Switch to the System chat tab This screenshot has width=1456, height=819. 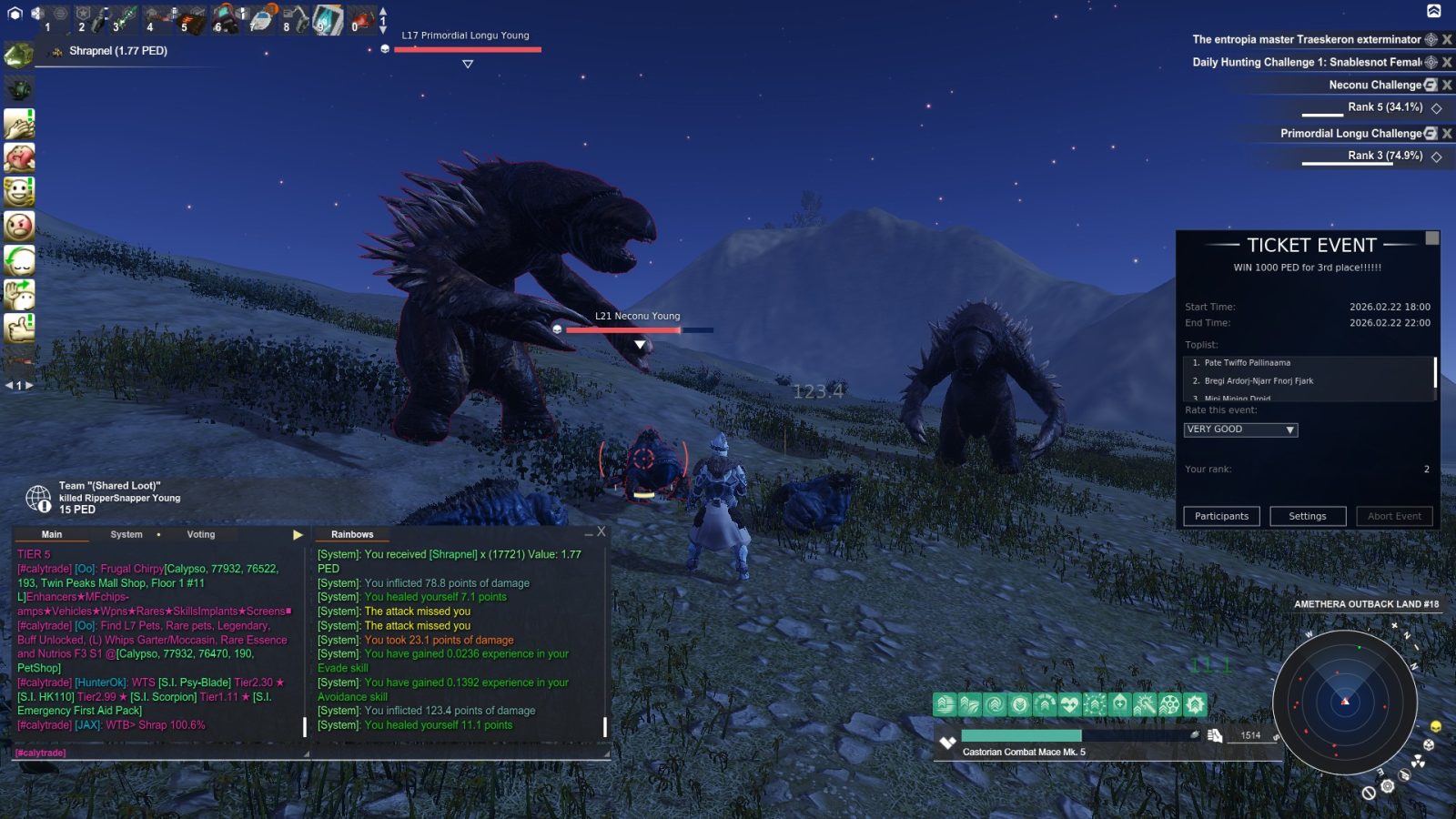pyautogui.click(x=126, y=534)
